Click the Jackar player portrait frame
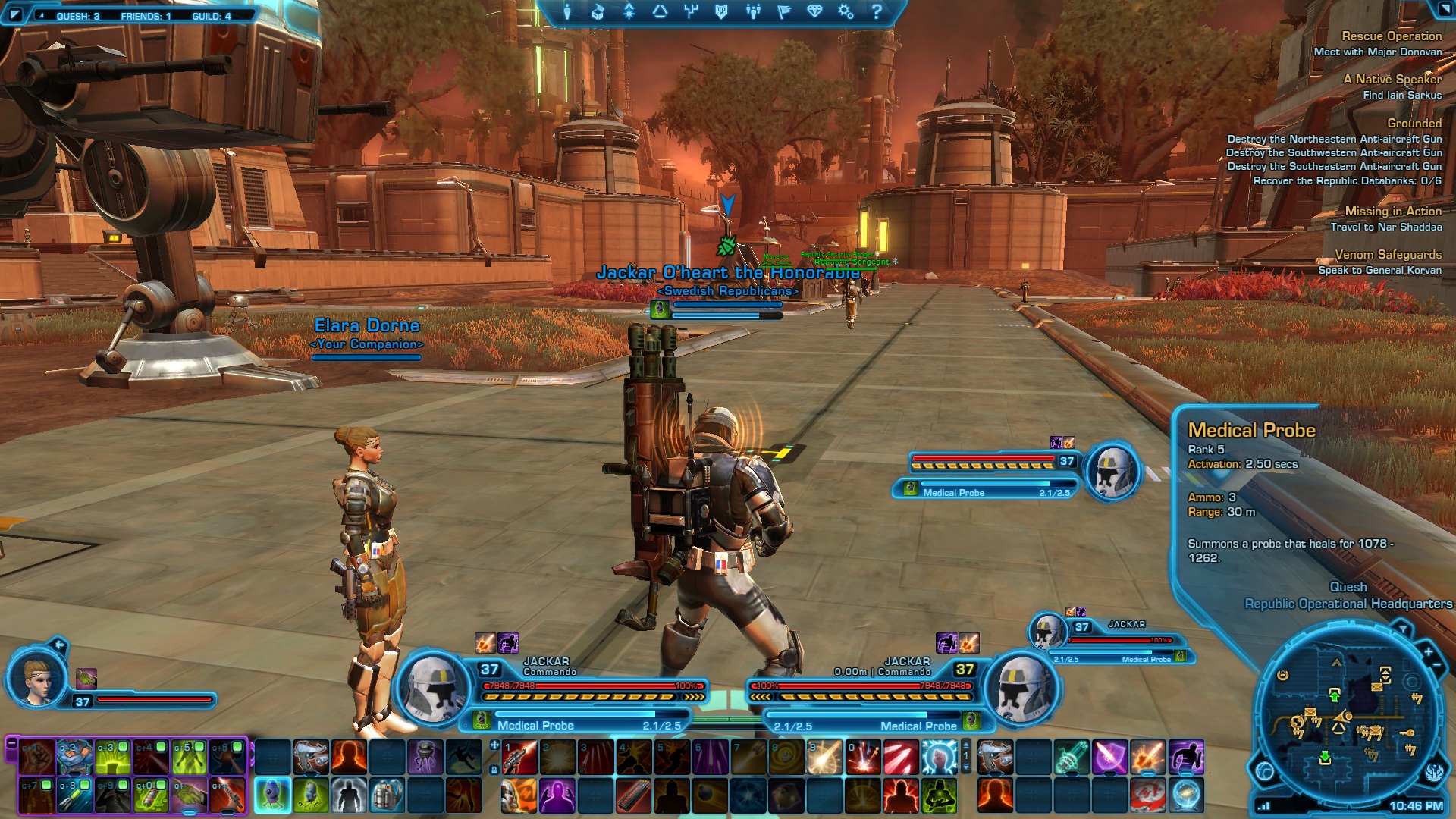This screenshot has height=819, width=1456. click(x=434, y=687)
